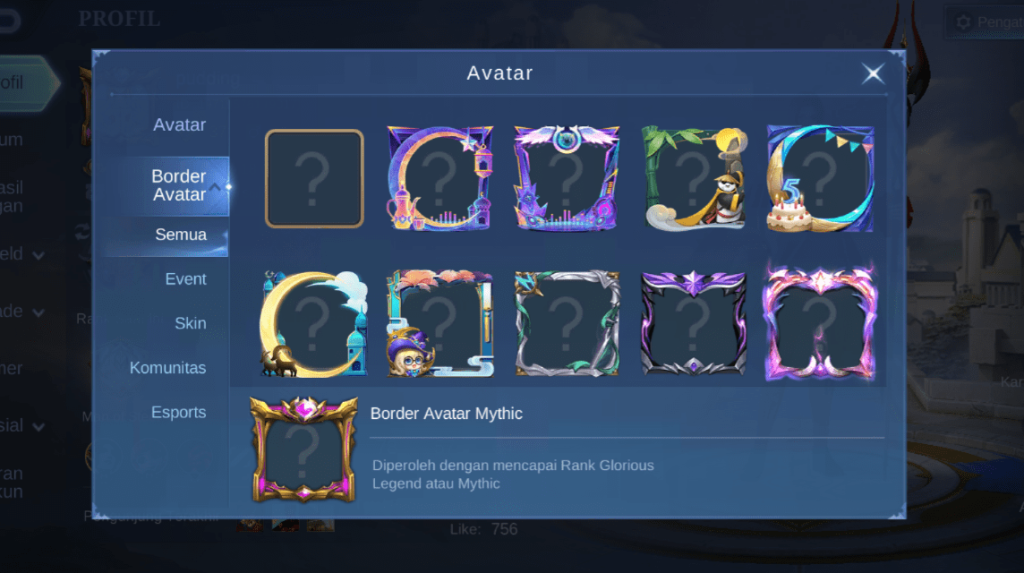
Task: Switch to the Avatar tab
Action: coord(179,125)
